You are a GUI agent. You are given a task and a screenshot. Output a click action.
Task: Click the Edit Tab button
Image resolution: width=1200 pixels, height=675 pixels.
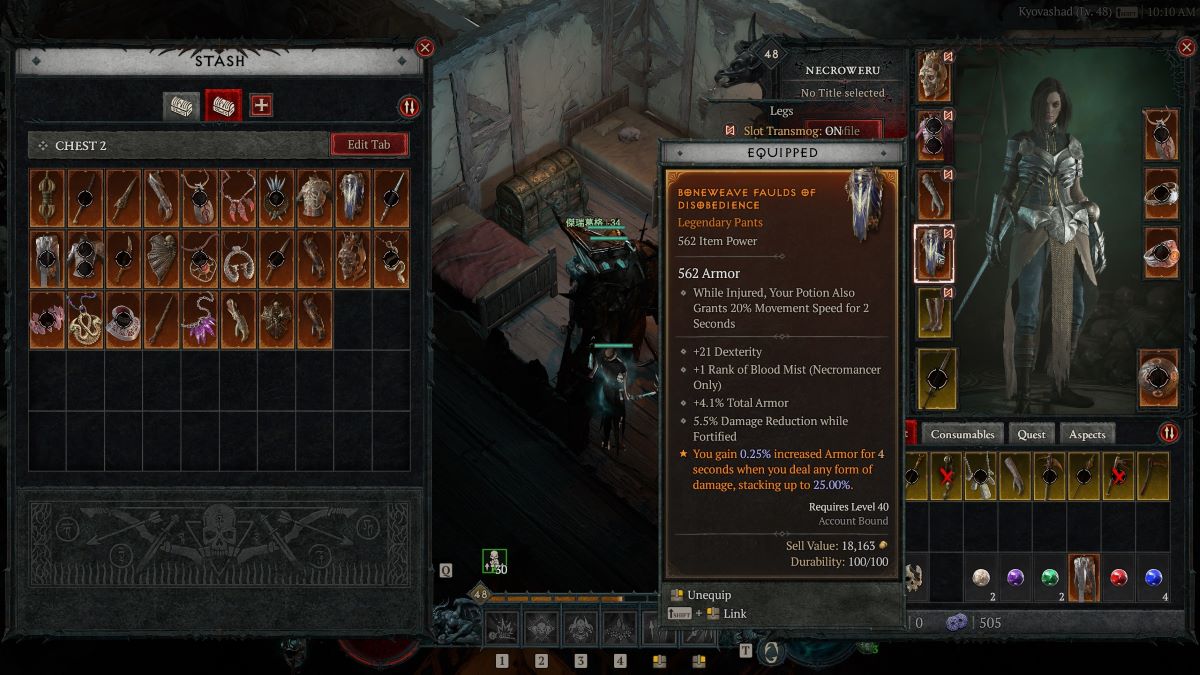[369, 145]
